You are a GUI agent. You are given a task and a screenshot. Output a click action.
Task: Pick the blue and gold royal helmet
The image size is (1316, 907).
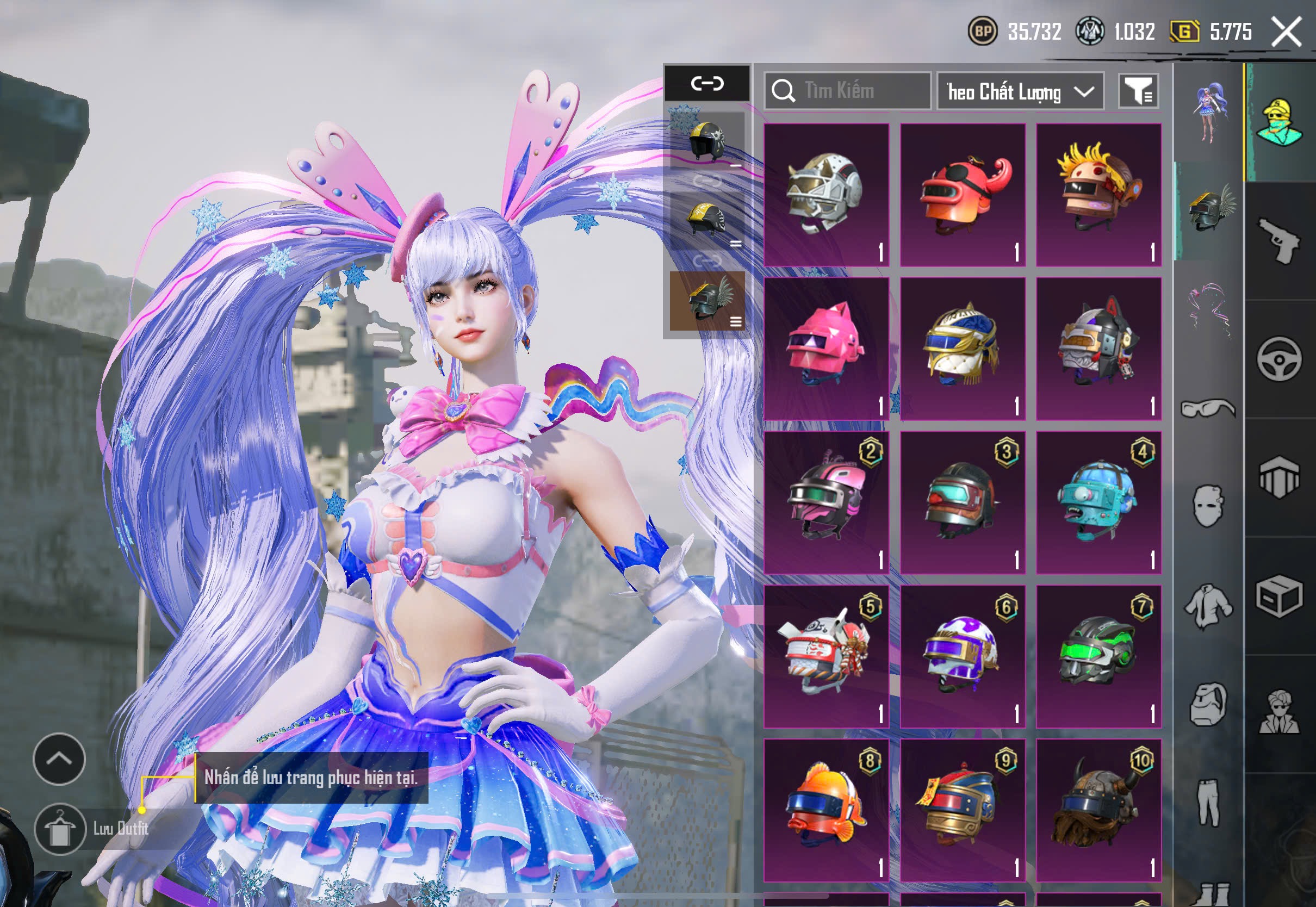pyautogui.click(x=962, y=349)
